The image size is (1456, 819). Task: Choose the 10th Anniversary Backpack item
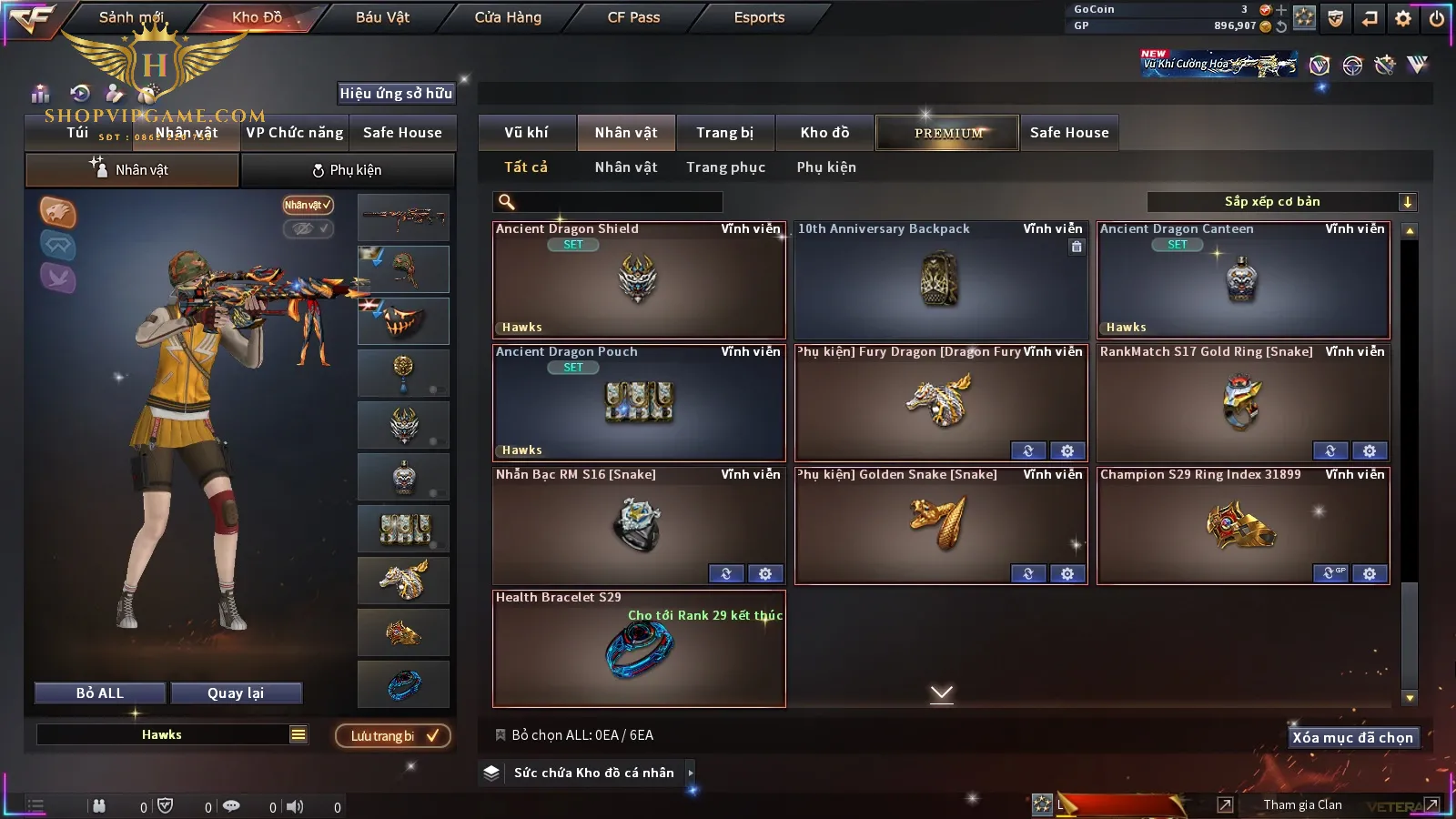point(941,280)
